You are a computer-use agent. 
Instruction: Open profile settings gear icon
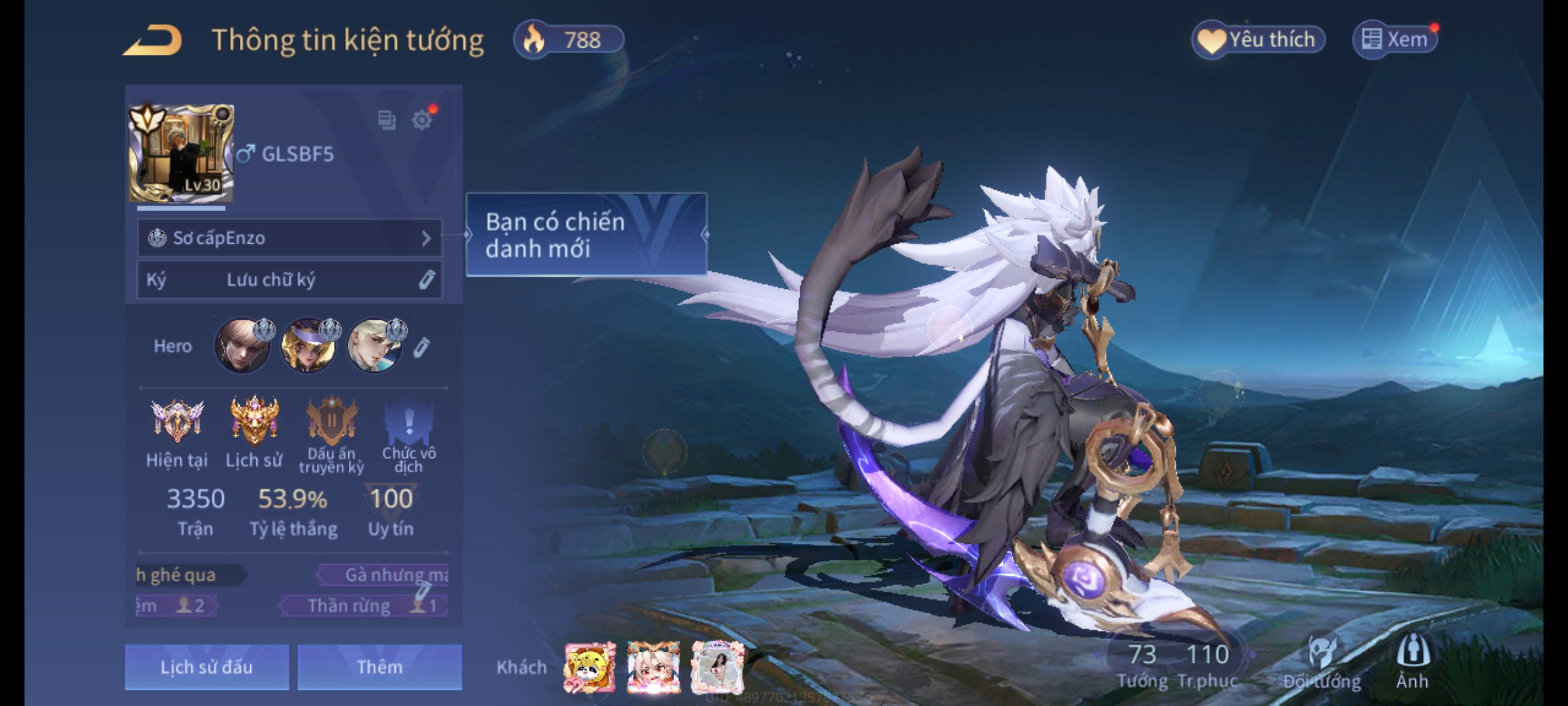[422, 120]
